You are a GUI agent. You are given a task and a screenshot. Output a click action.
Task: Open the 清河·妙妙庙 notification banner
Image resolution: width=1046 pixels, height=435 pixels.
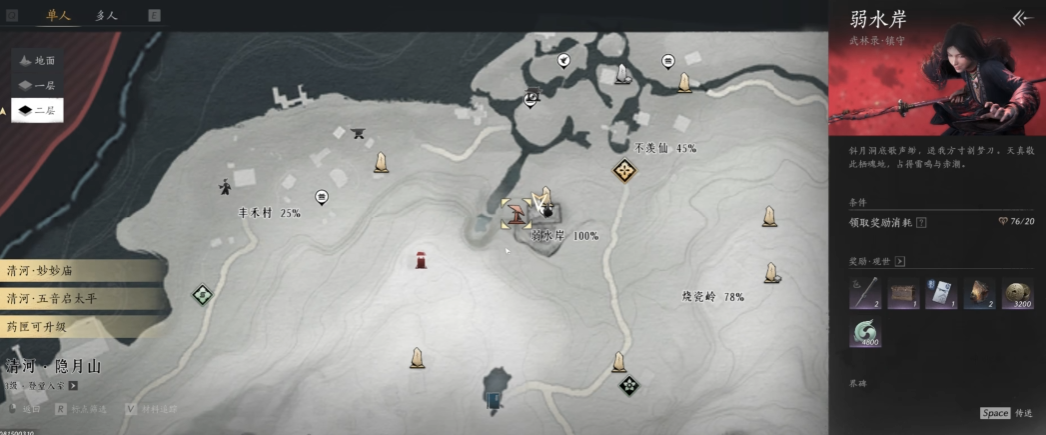pyautogui.click(x=78, y=271)
